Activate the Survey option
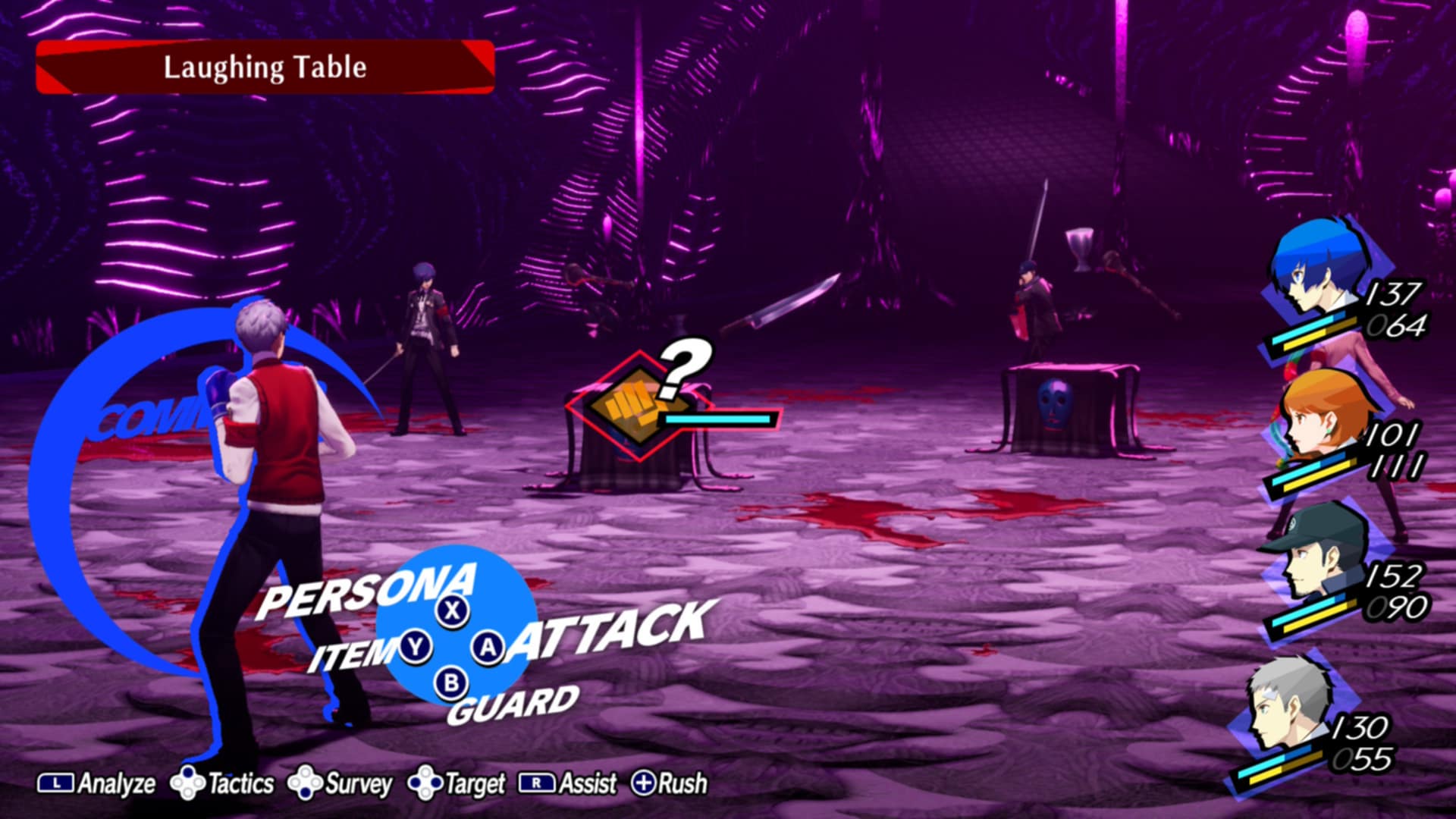 coord(340,783)
